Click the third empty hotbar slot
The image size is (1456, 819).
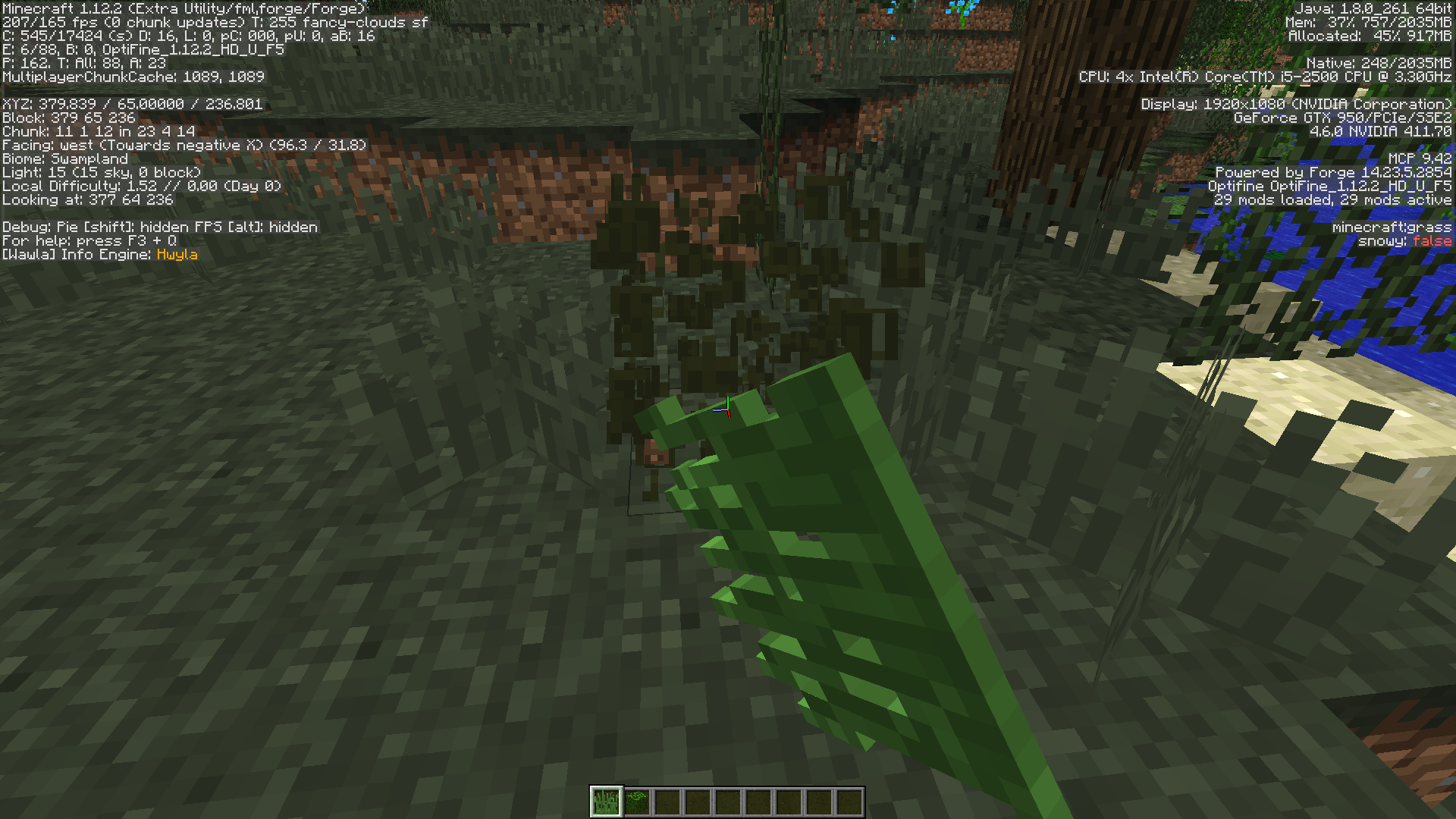[669, 800]
